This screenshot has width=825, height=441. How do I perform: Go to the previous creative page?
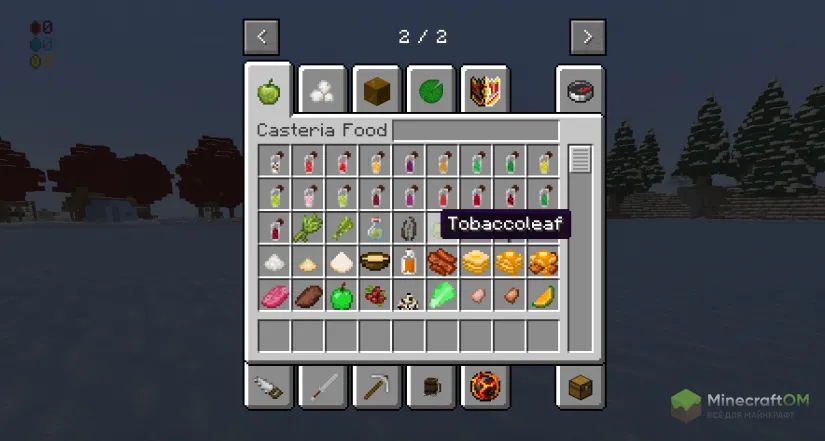[x=261, y=37]
